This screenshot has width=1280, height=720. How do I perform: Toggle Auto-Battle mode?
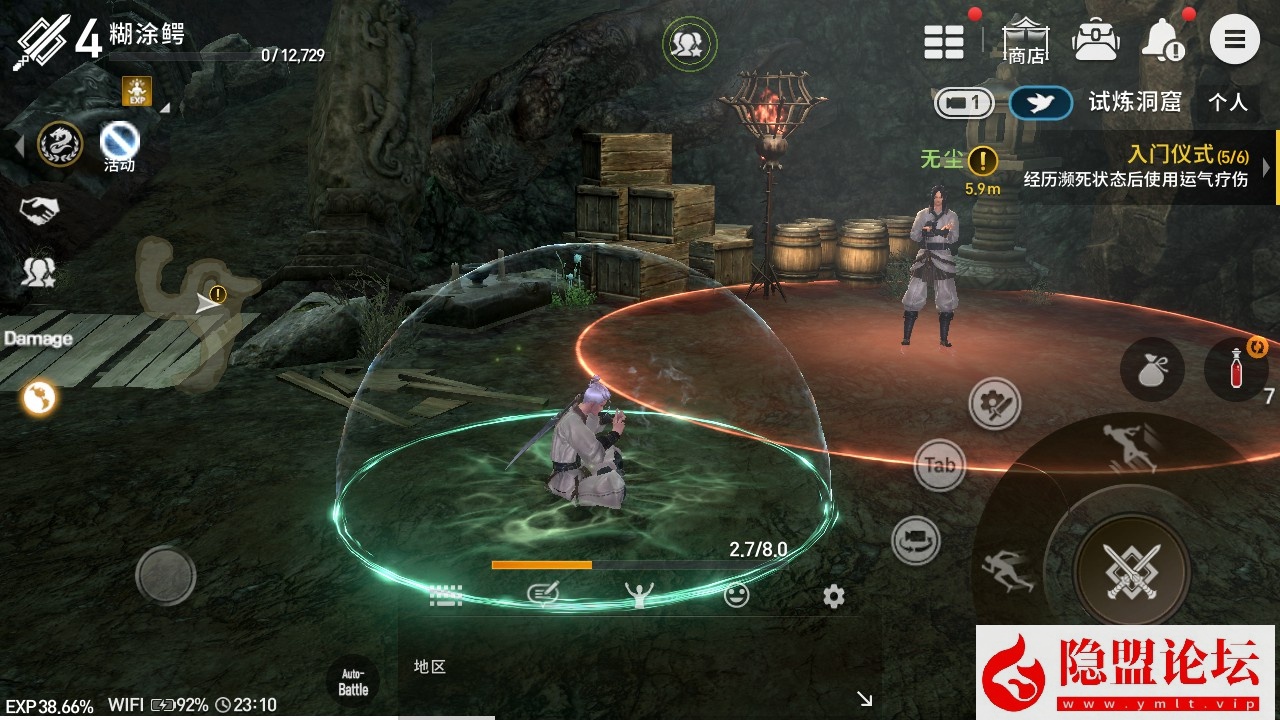tap(353, 682)
